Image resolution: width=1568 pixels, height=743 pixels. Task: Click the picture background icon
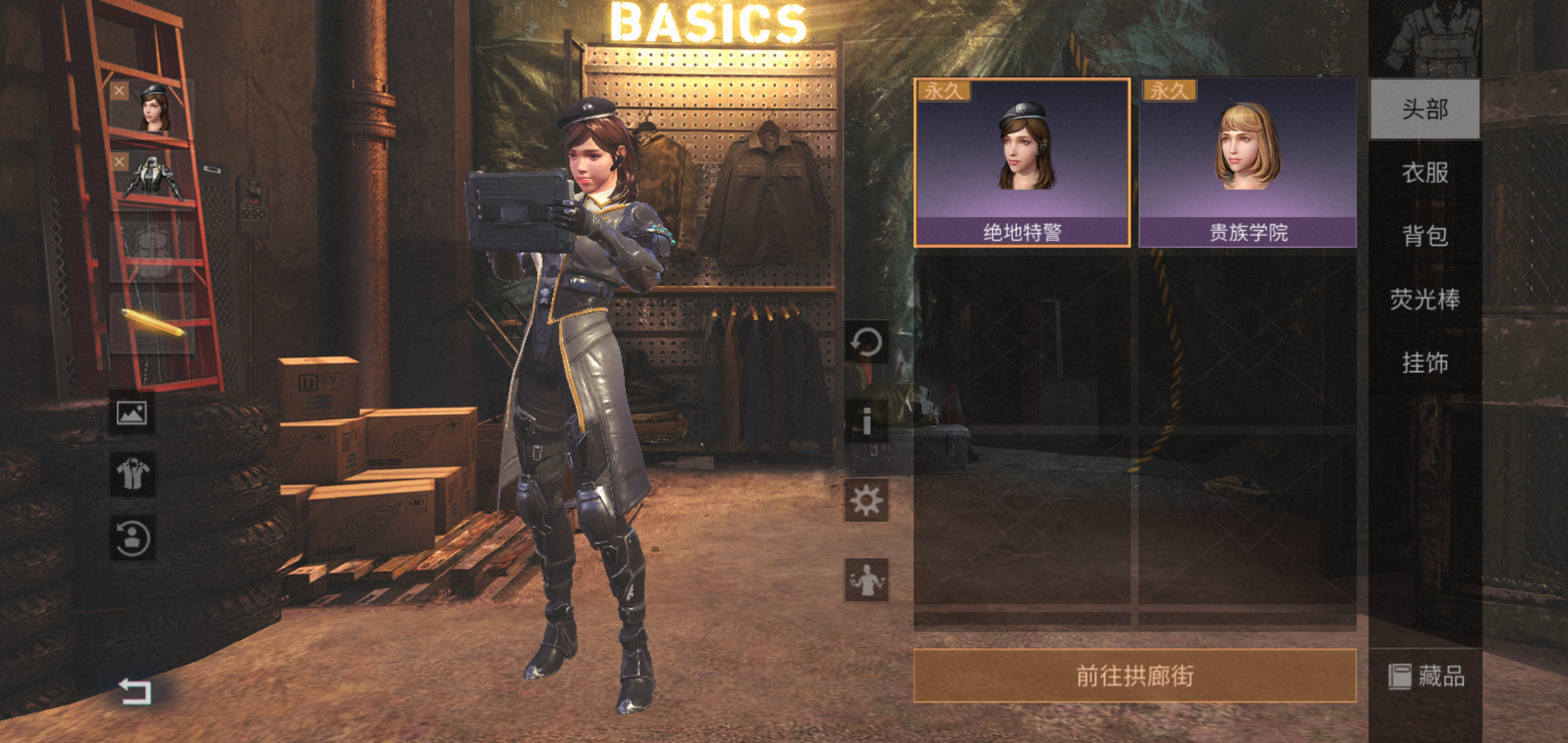(131, 413)
